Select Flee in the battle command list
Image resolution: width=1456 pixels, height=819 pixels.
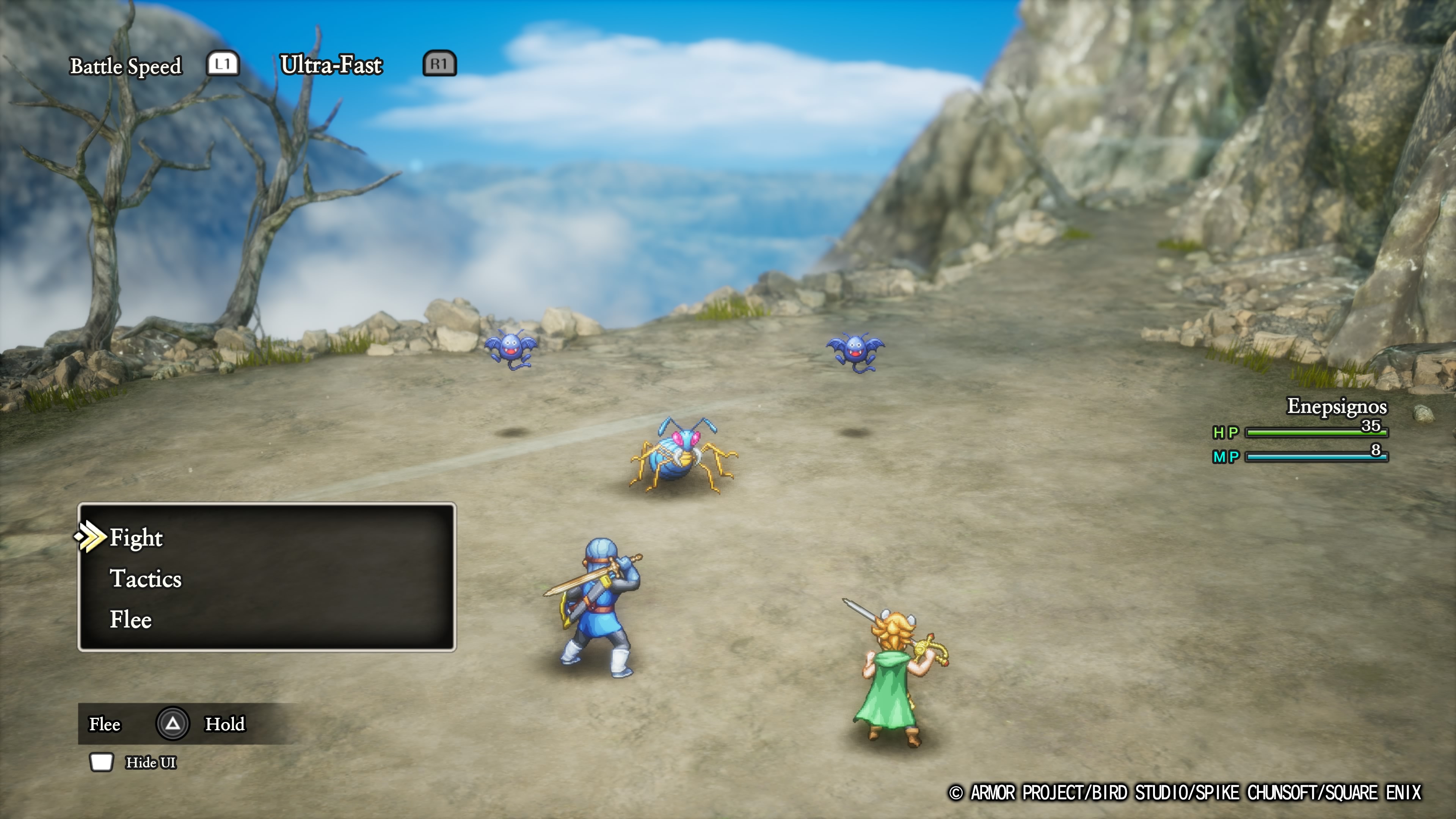pyautogui.click(x=130, y=620)
